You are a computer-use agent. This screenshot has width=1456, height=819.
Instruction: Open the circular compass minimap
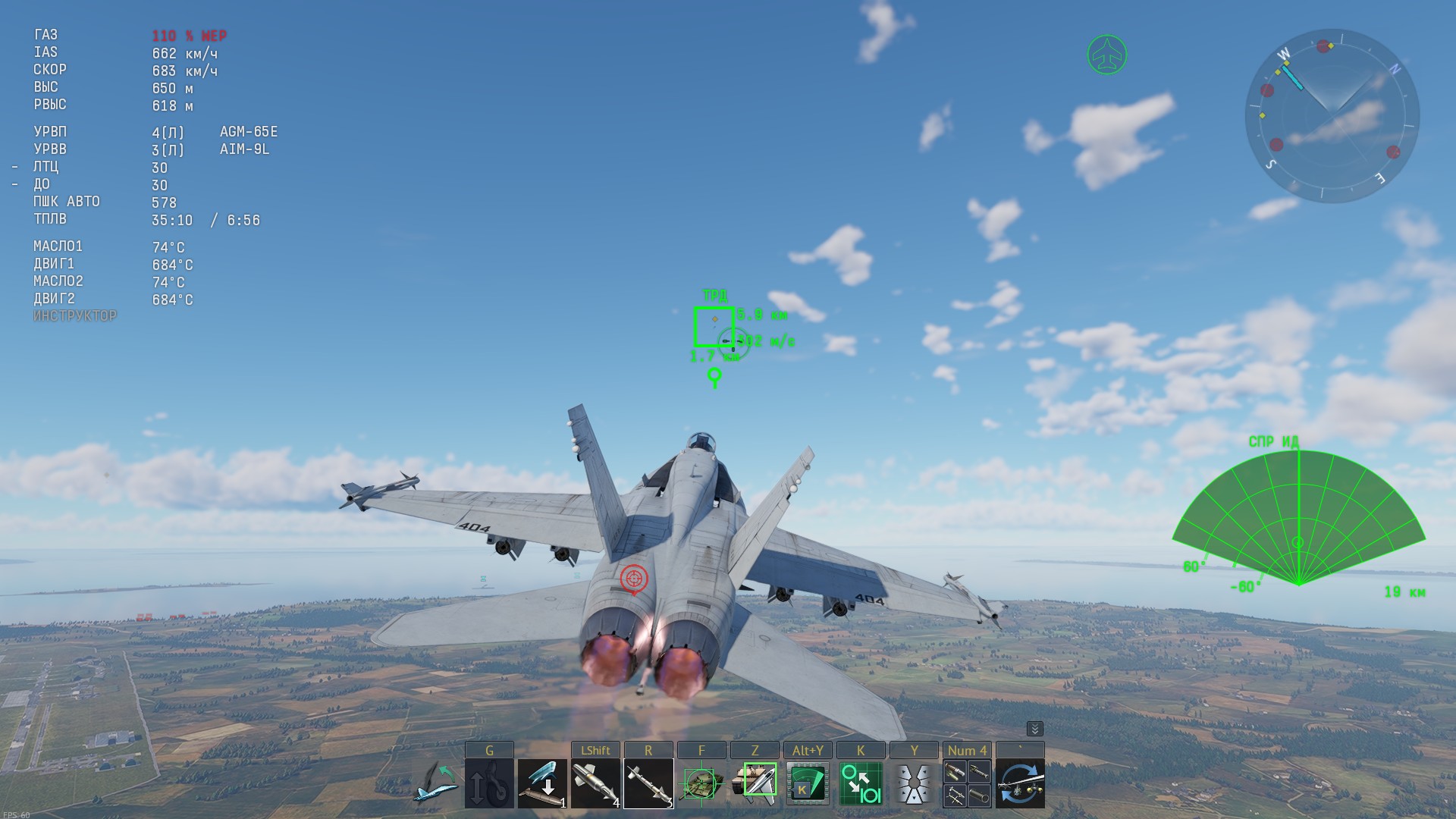coord(1332,116)
